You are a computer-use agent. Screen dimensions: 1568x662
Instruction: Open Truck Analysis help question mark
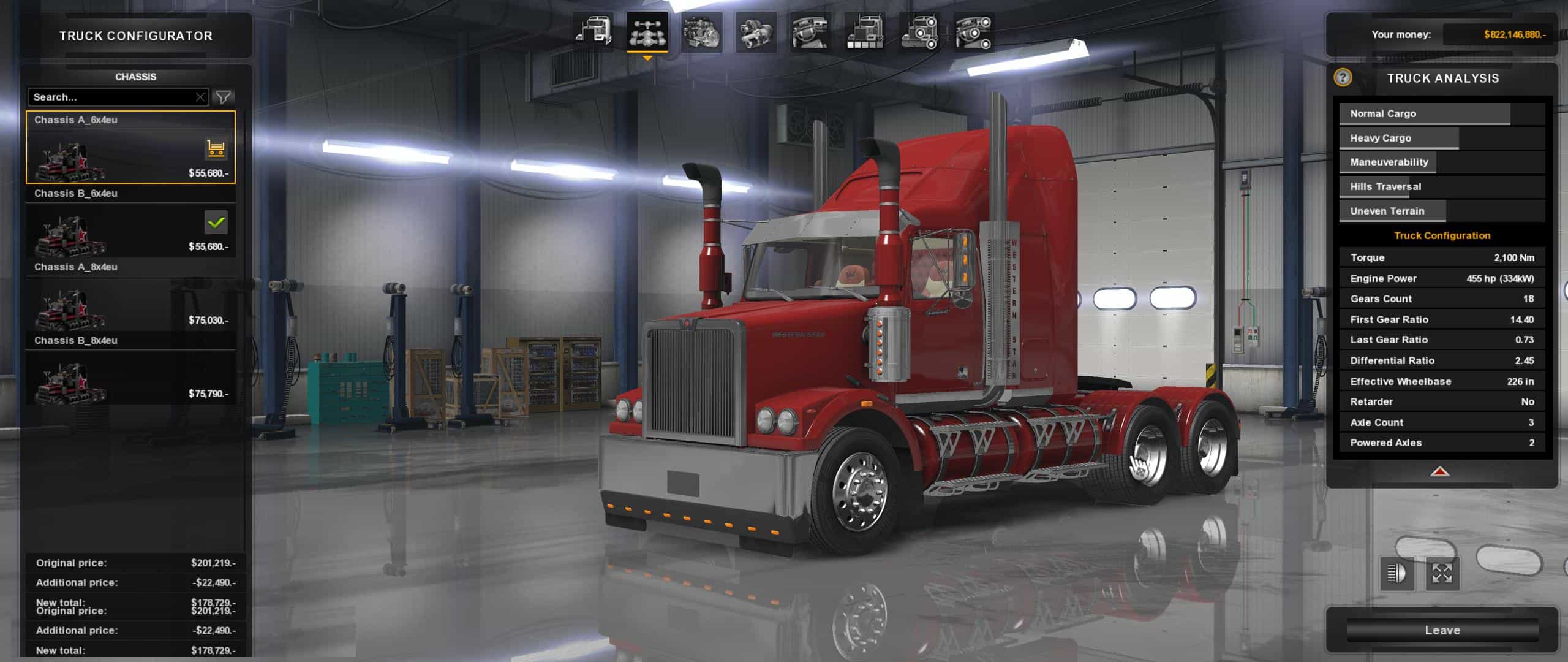tap(1343, 77)
